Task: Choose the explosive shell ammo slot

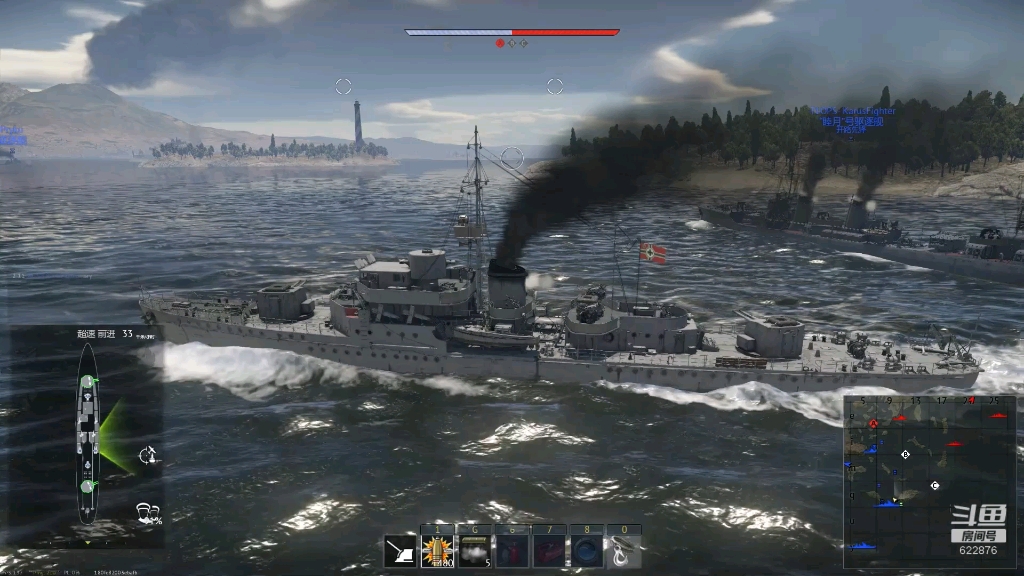Action: [437, 551]
